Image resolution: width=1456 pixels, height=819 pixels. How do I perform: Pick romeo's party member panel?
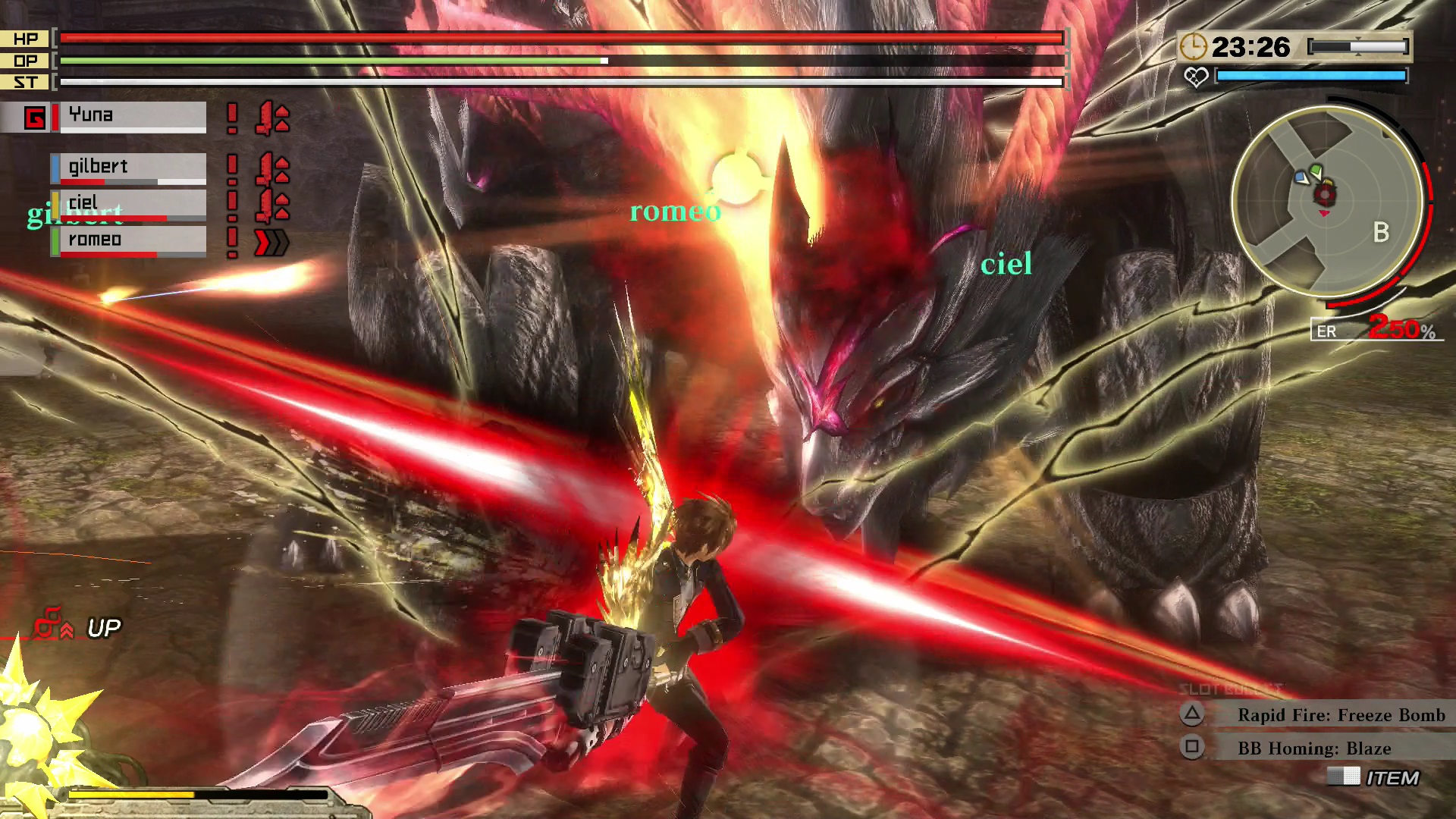[127, 241]
